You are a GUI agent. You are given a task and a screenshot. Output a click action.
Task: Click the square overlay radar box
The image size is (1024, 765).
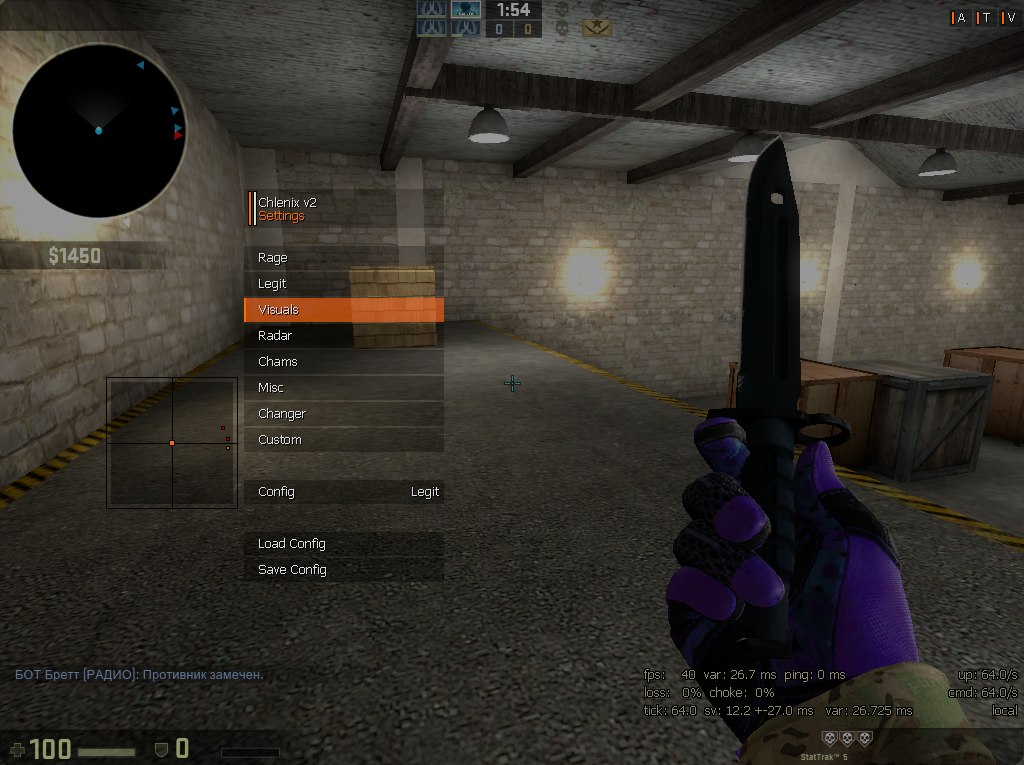click(x=172, y=442)
